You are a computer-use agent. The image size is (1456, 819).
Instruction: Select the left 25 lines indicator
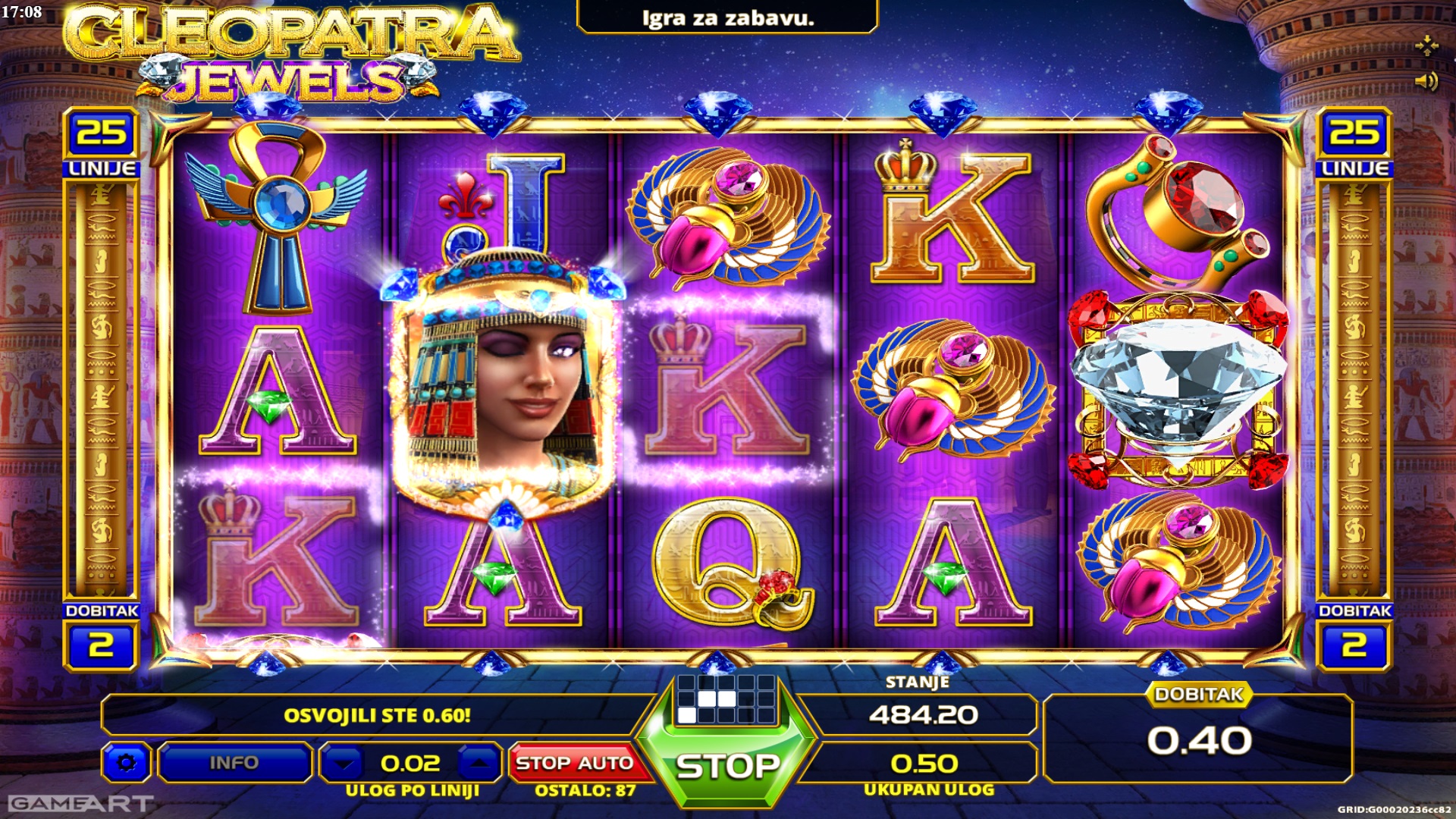102,133
